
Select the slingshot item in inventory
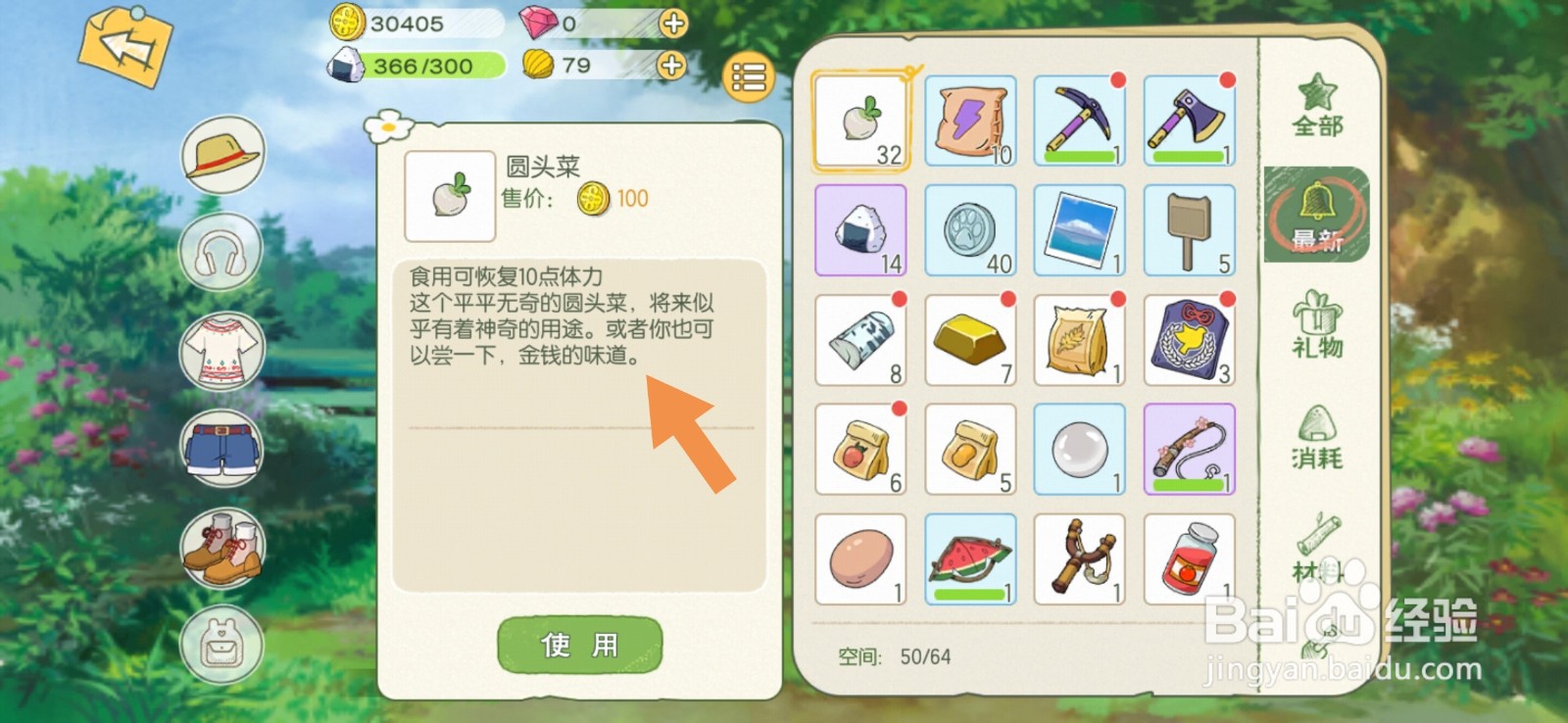[x=1079, y=558]
